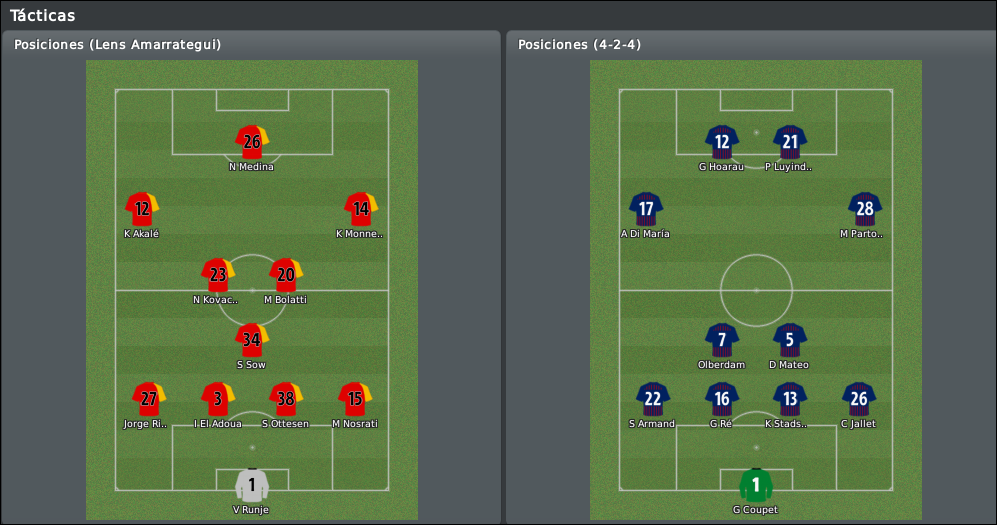997x525 pixels.
Task: Choose K Monnet's number 14 shirt
Action: [361, 209]
